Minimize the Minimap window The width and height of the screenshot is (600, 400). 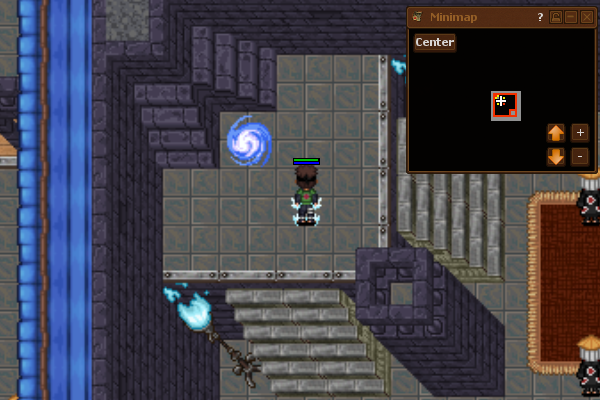[570, 17]
